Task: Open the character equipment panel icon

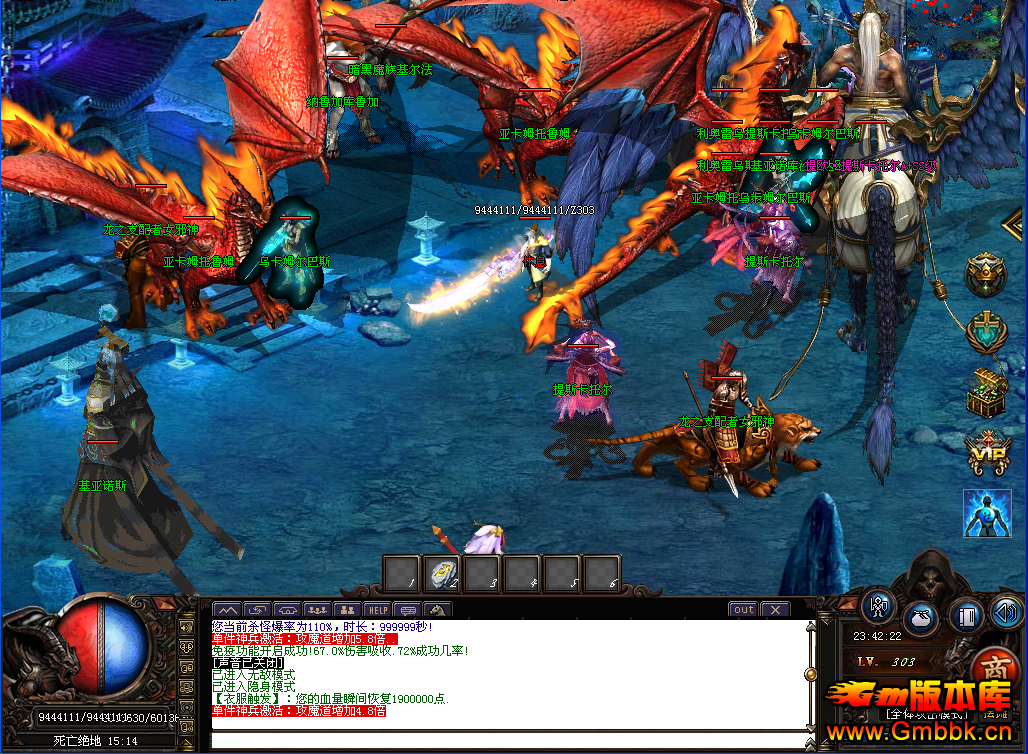Action: (x=879, y=607)
